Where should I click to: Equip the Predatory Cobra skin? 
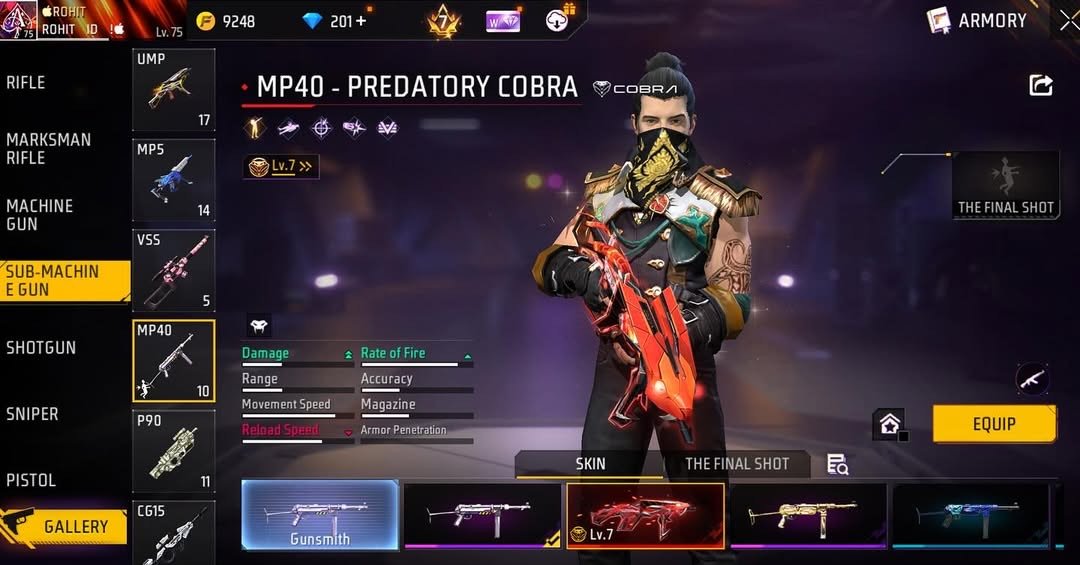click(994, 424)
